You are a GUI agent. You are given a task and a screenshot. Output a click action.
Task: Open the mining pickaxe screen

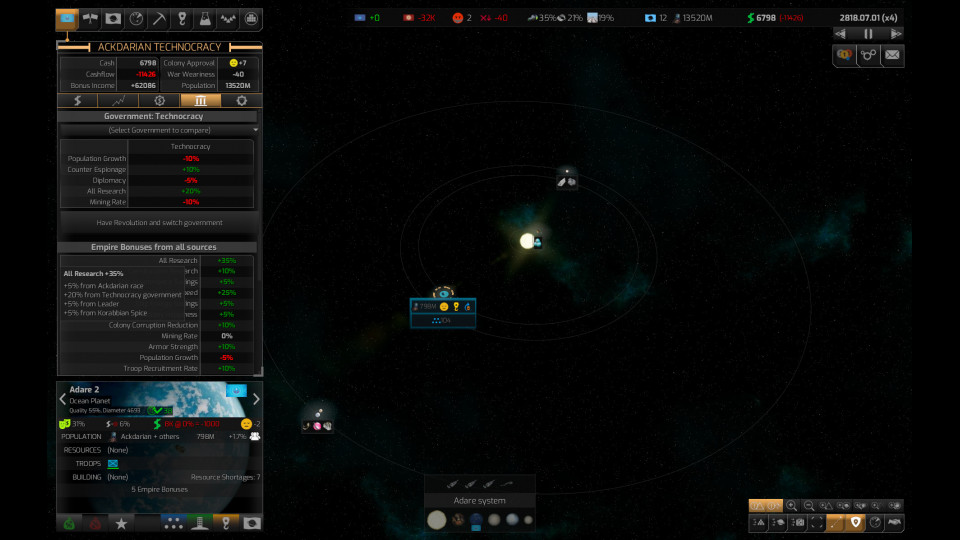coord(158,19)
